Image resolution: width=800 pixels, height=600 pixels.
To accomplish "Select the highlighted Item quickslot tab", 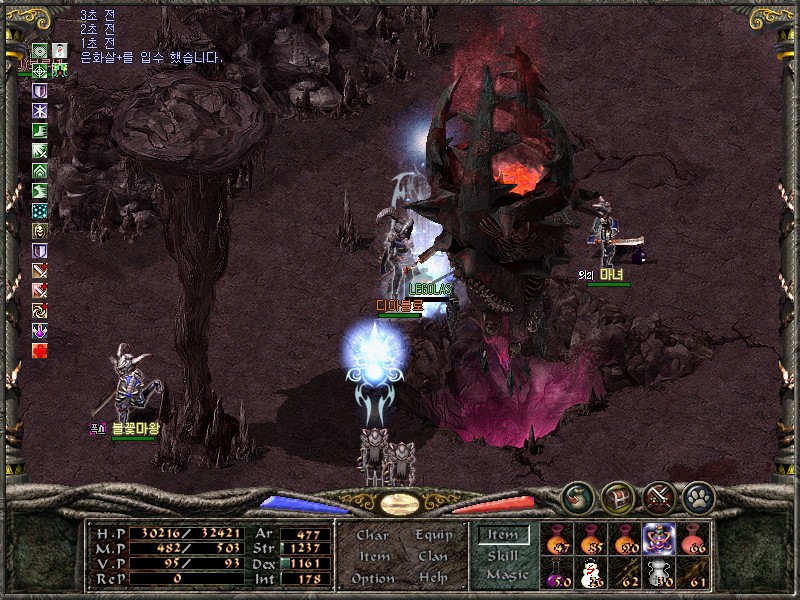I will pyautogui.click(x=503, y=536).
